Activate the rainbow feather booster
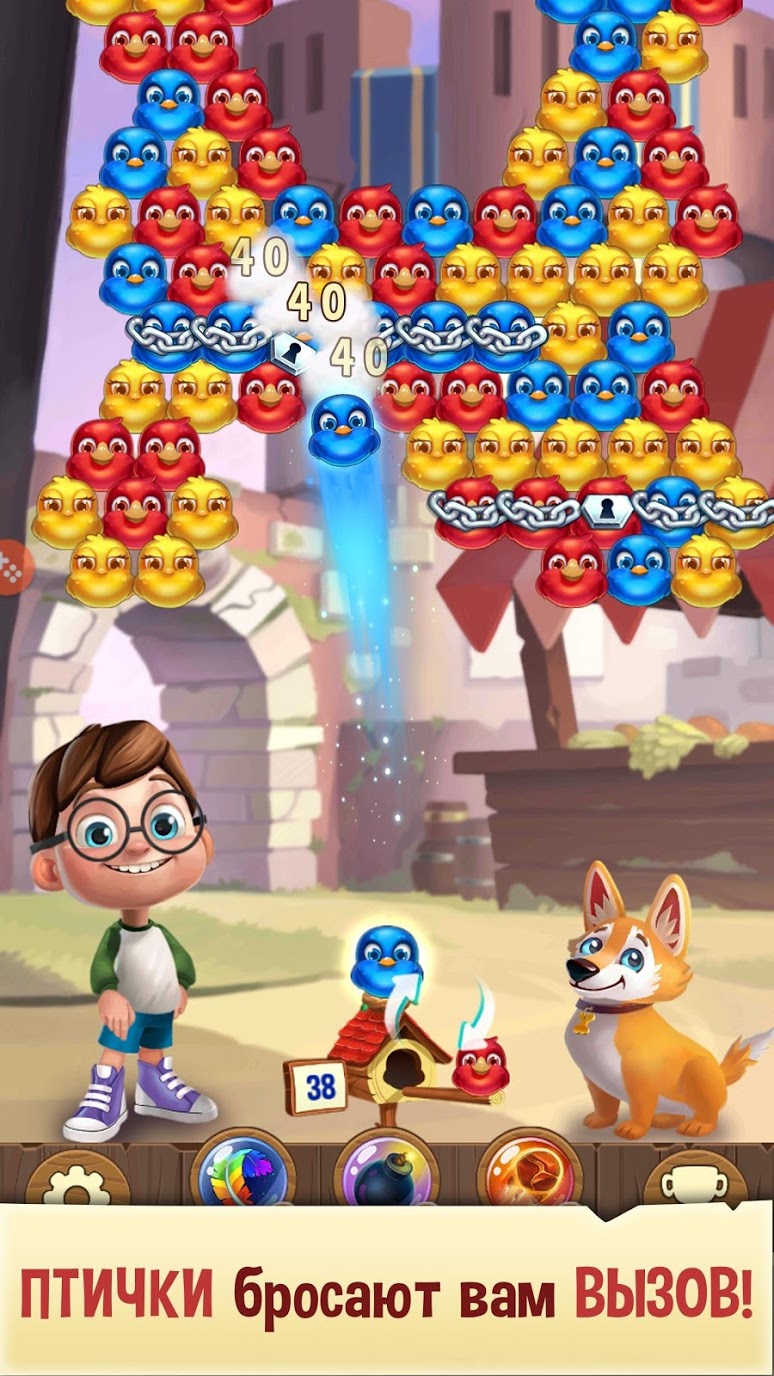 (241, 1172)
